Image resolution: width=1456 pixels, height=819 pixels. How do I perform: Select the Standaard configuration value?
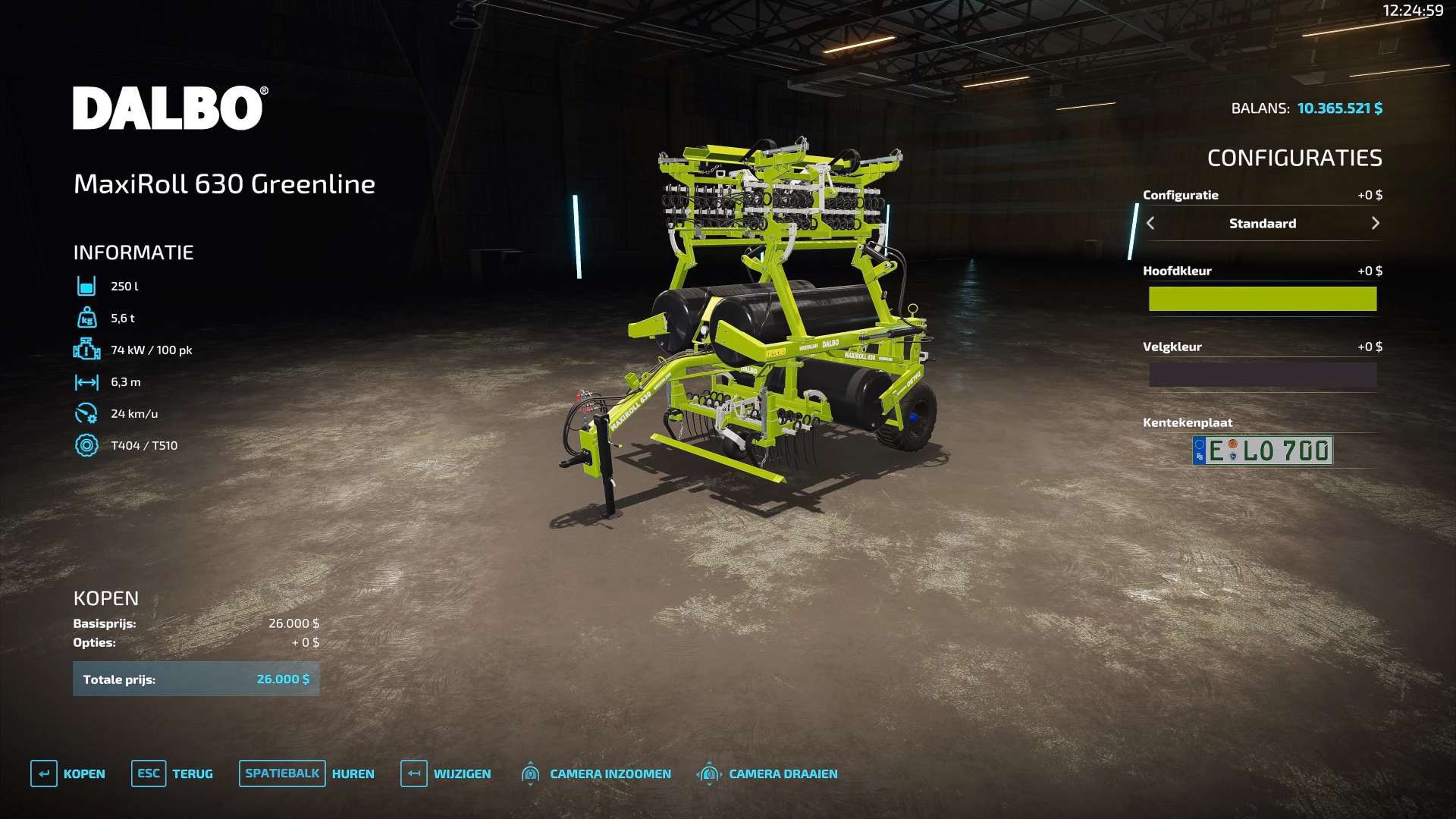[x=1262, y=223]
